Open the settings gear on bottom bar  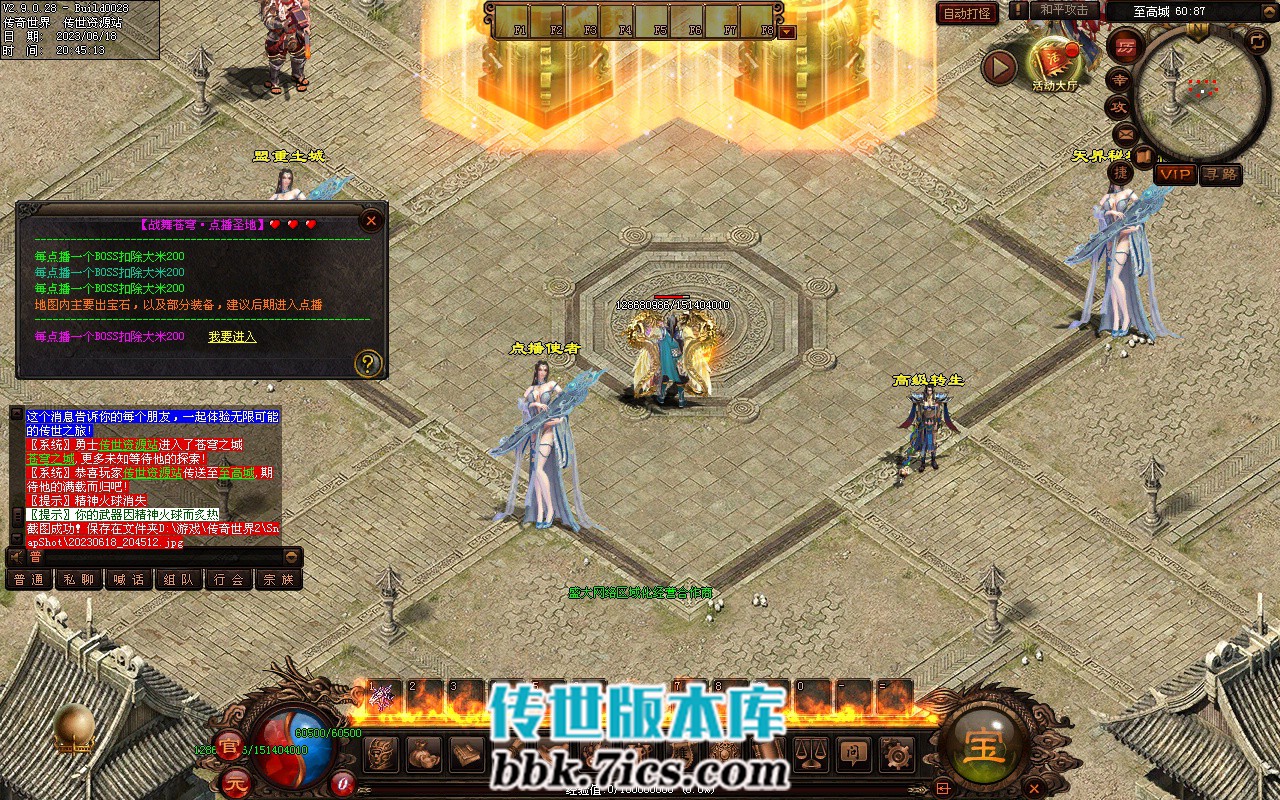pos(897,754)
